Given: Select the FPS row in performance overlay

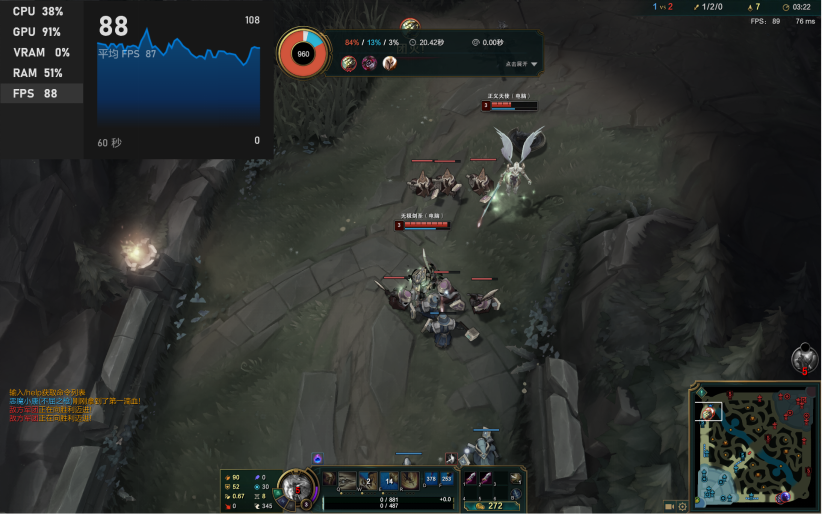Looking at the screenshot, I should 41,94.
